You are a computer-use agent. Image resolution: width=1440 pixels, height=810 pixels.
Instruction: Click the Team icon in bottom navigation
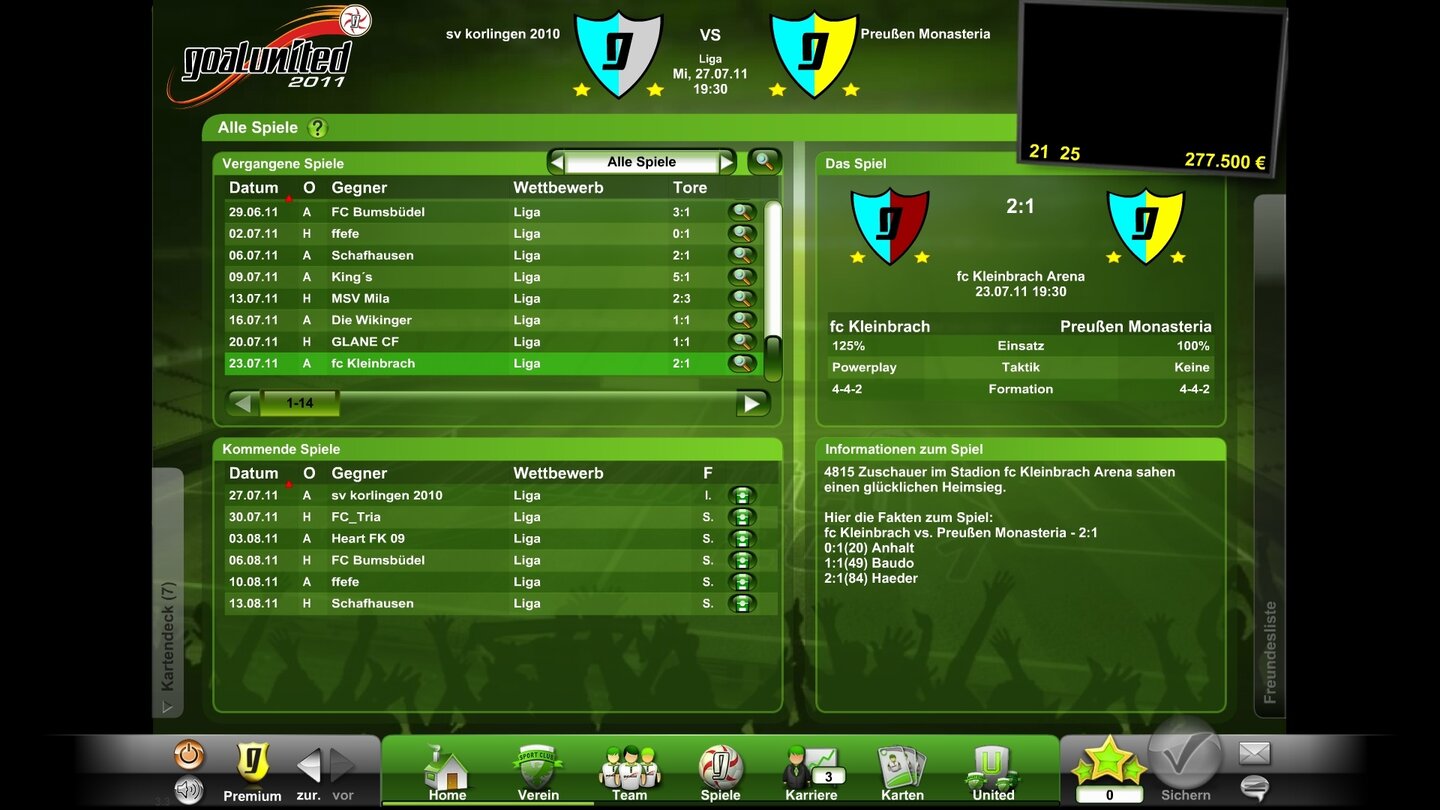pyautogui.click(x=628, y=768)
